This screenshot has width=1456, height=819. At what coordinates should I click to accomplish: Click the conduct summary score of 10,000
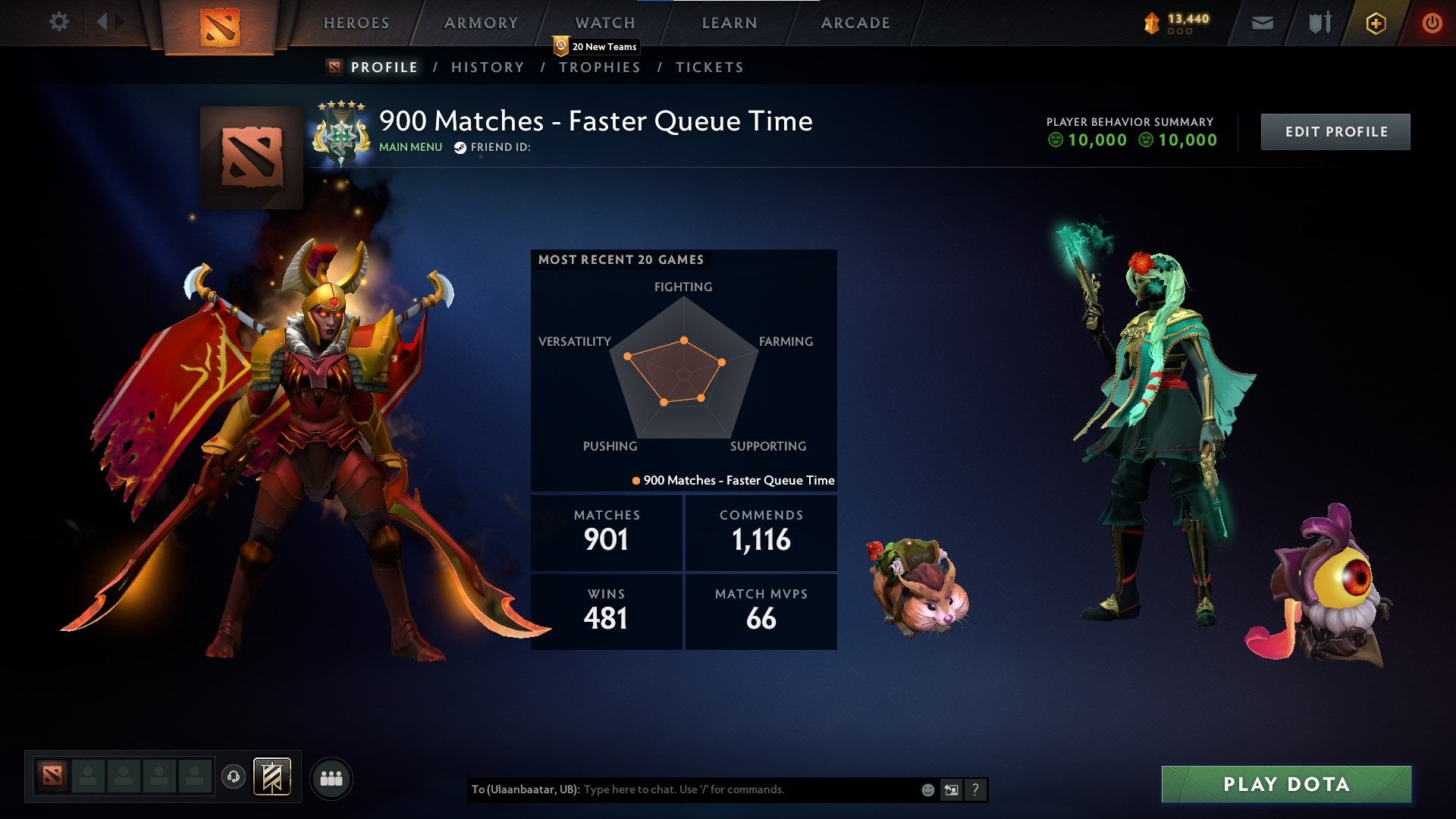coord(1096,140)
